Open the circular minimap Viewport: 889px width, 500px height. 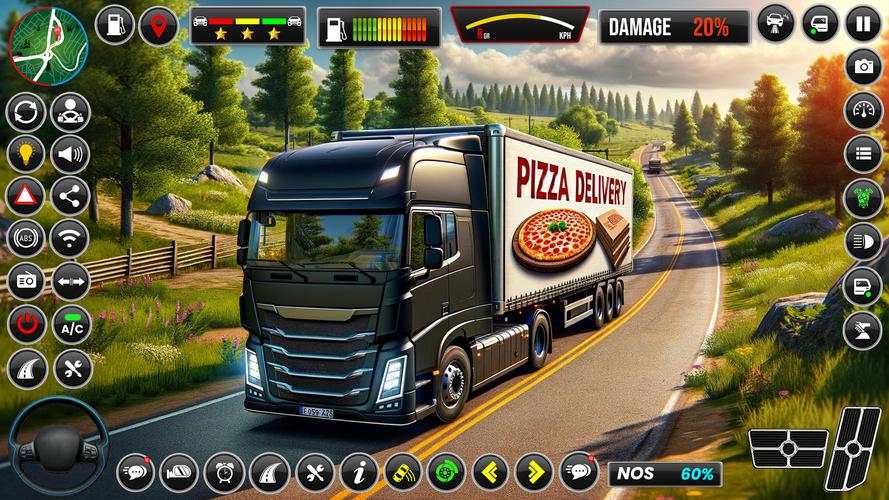click(x=47, y=44)
